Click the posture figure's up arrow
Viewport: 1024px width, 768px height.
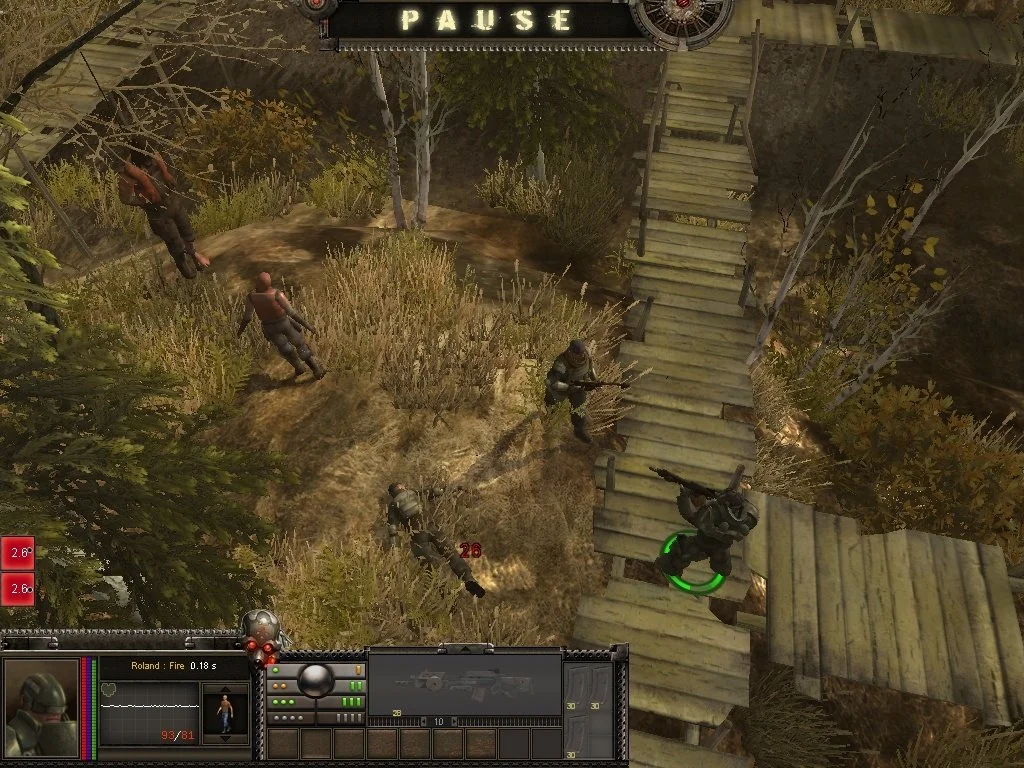pyautogui.click(x=224, y=689)
